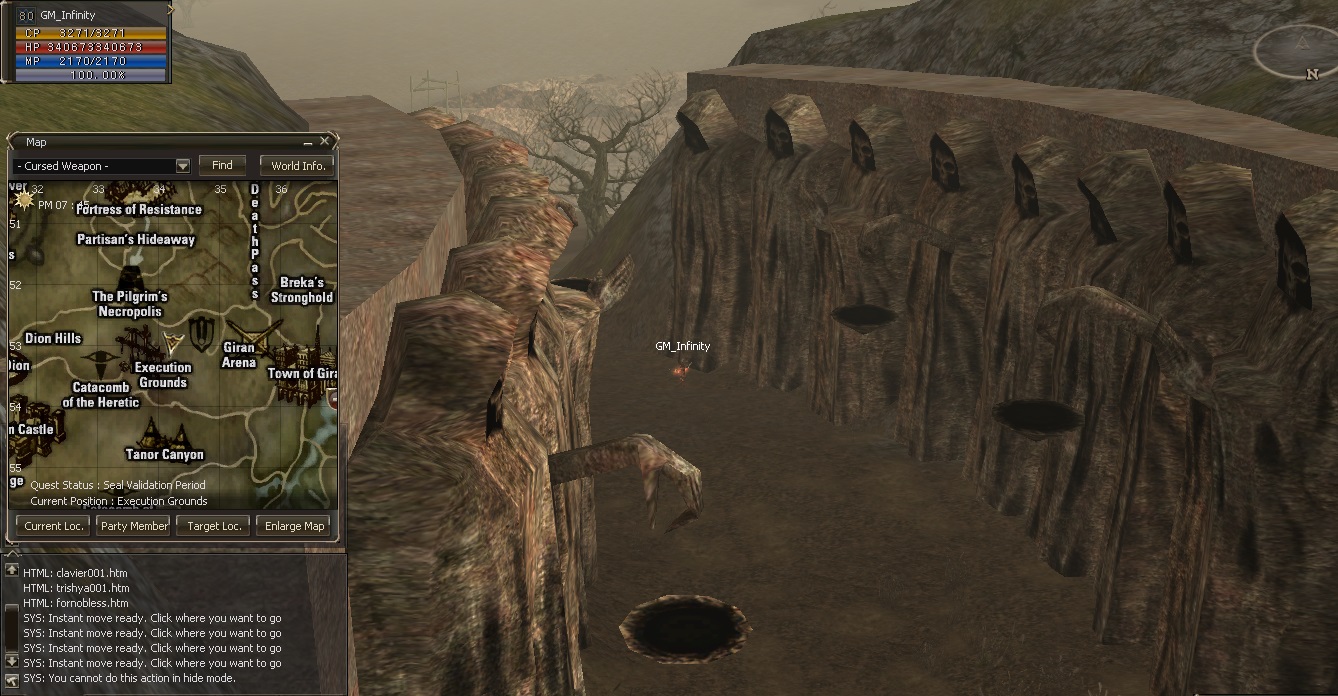1338x696 pixels.
Task: Show Party Member locations on map
Action: point(134,526)
